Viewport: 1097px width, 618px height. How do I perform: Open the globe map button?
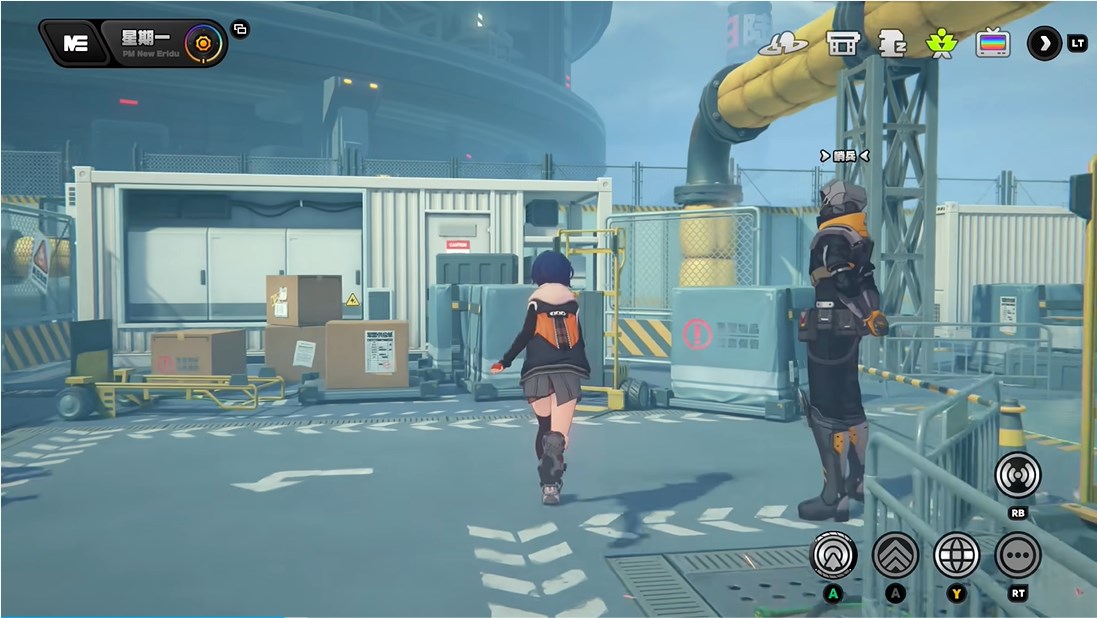957,555
